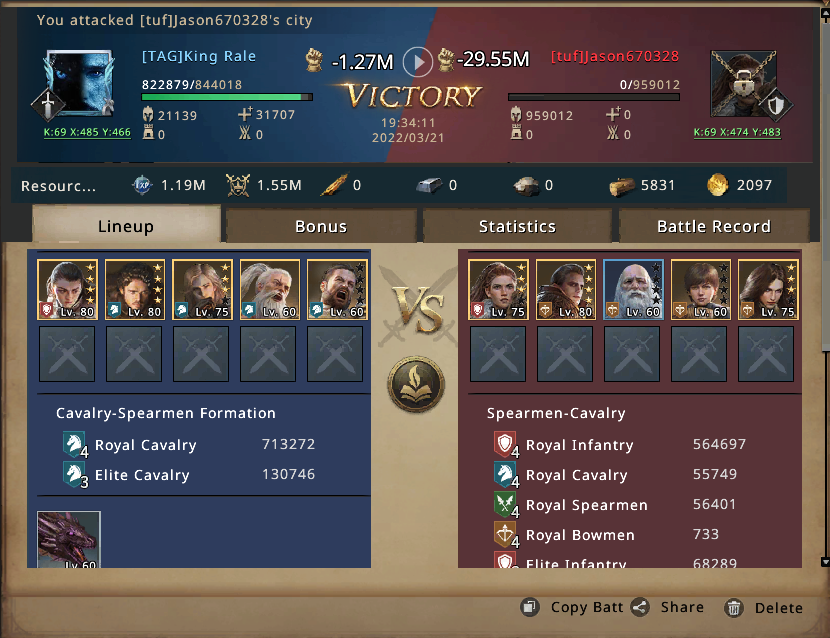Inspect the attacker's dragon portrait
The height and width of the screenshot is (638, 830).
click(x=69, y=540)
